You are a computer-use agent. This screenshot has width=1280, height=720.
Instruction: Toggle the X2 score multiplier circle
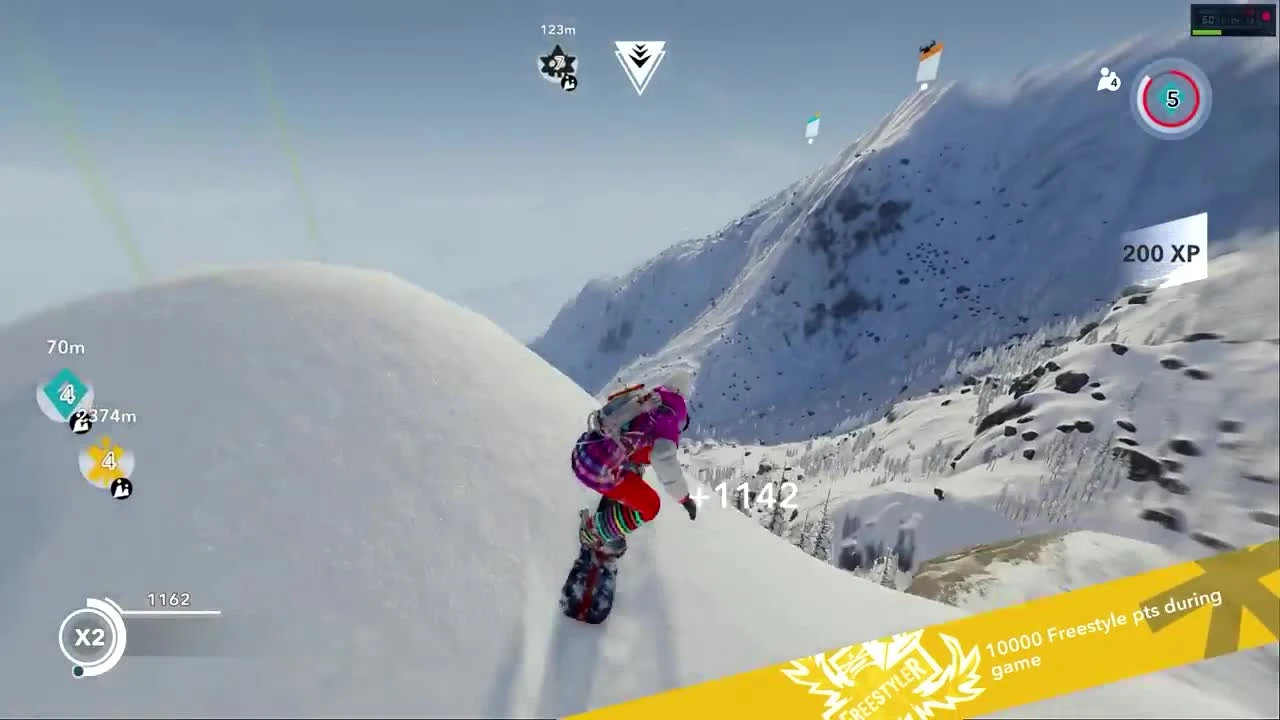(x=92, y=638)
